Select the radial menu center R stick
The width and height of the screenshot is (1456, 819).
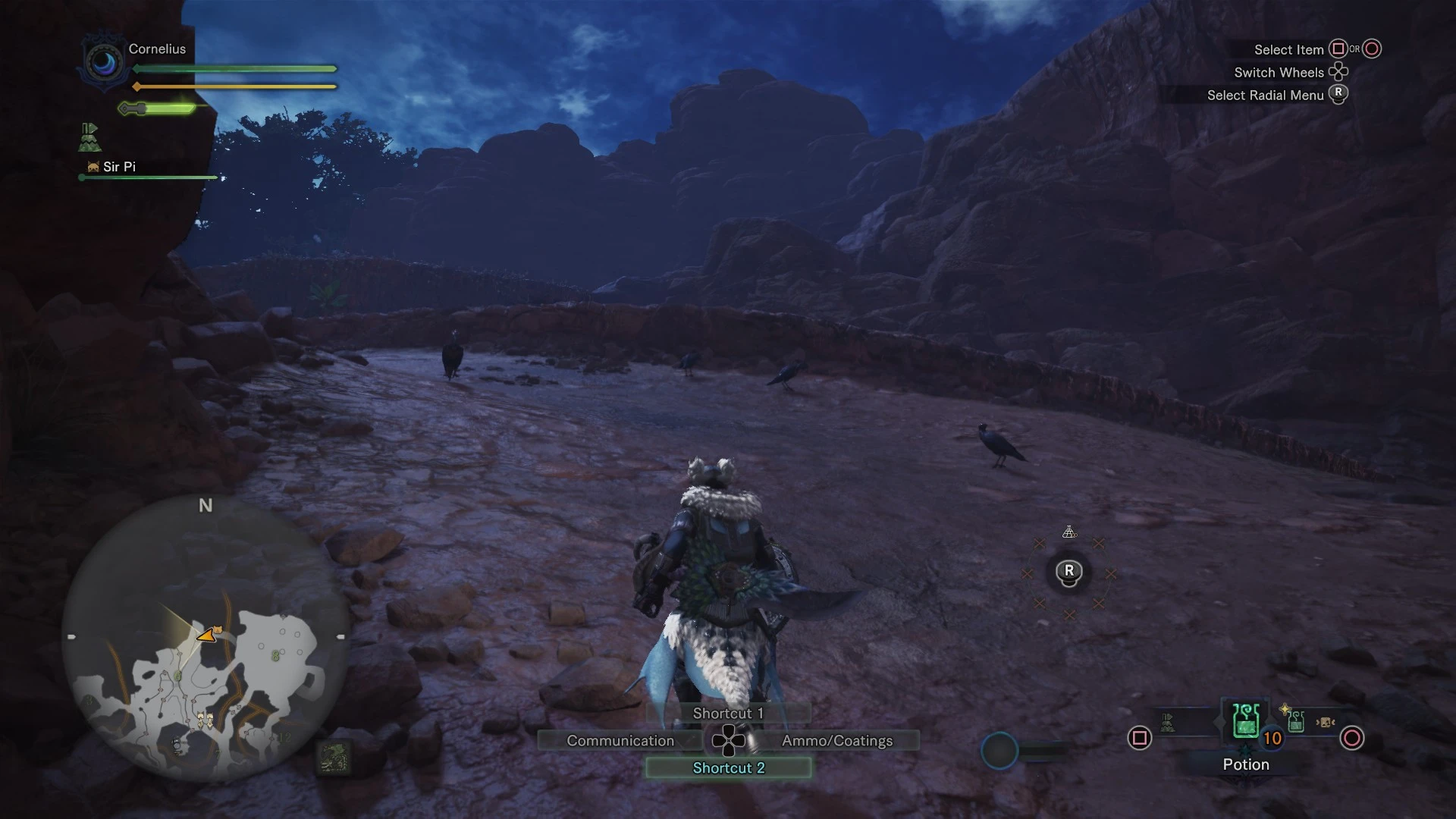tap(1069, 572)
